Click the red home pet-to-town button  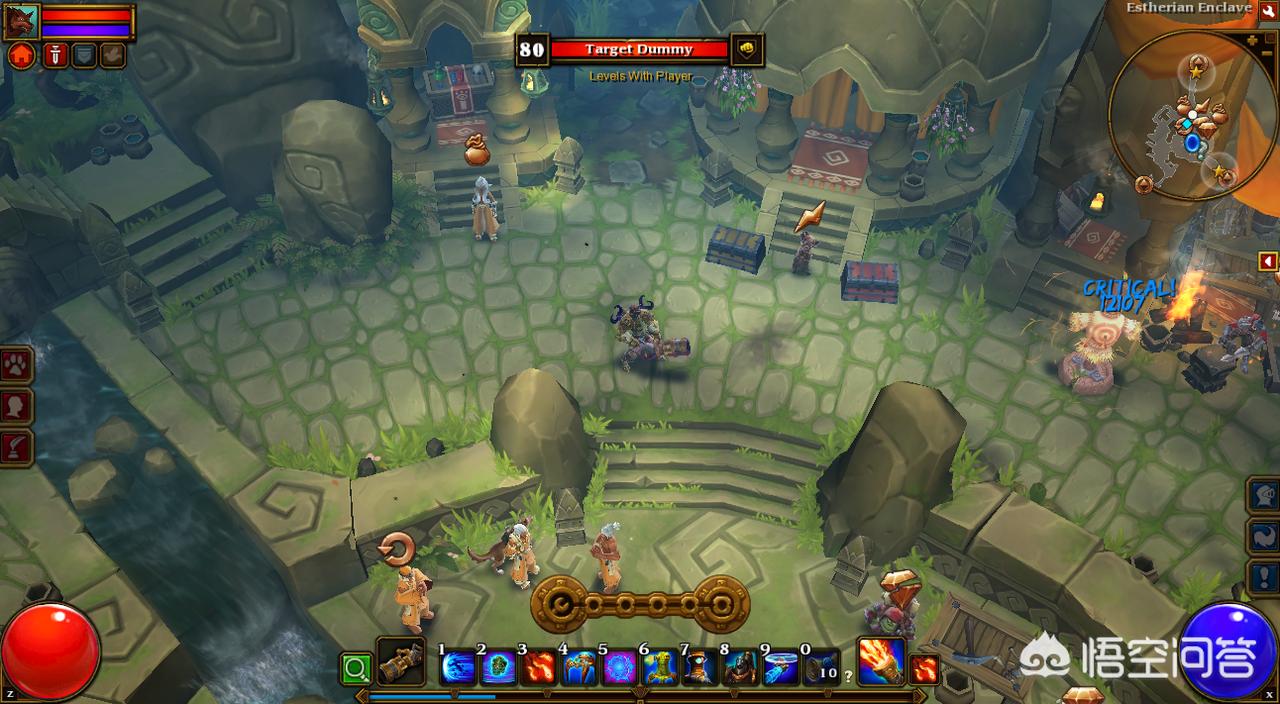(21, 55)
